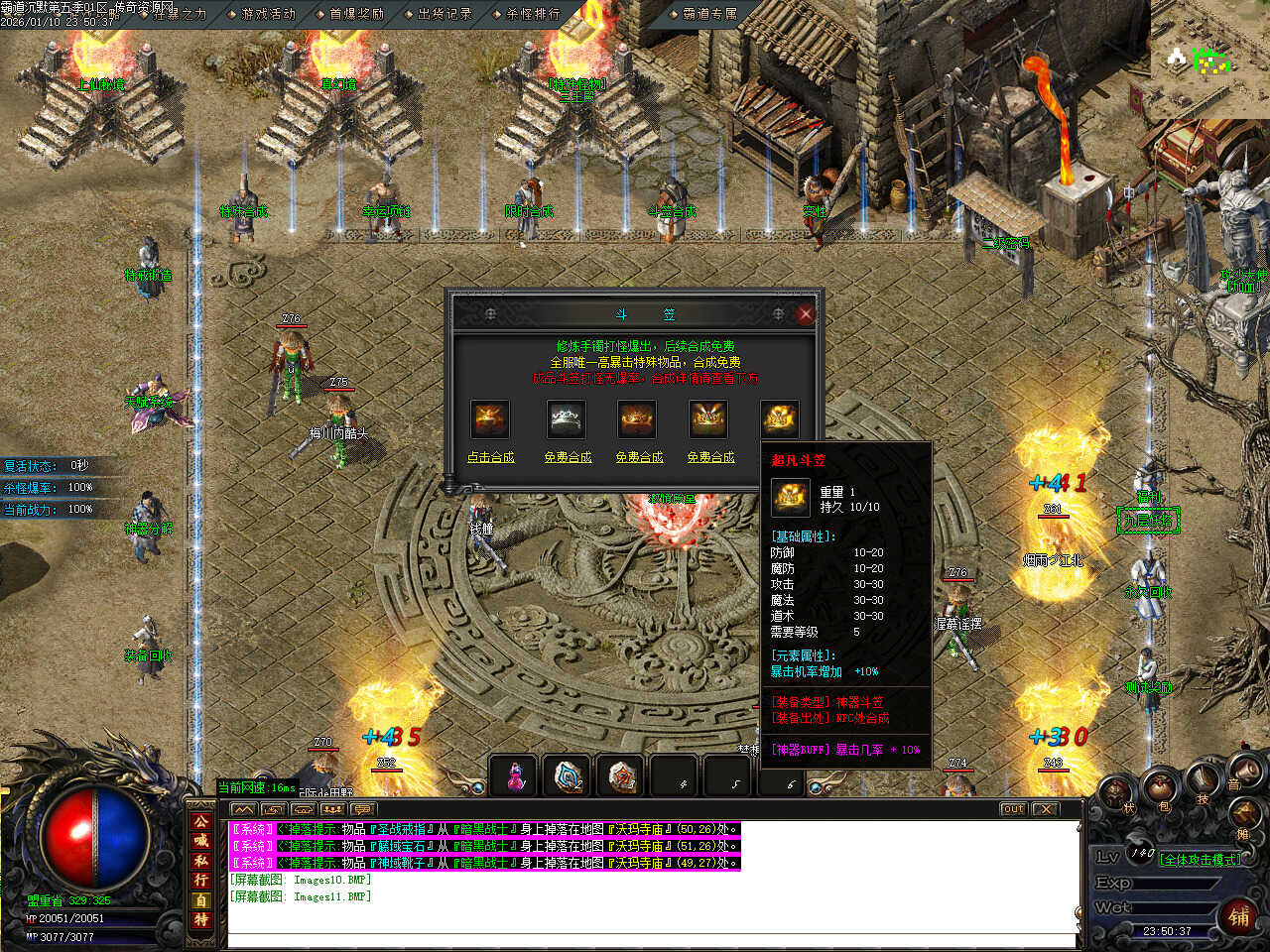
Task: Open the 霸道专属 menu
Action: pyautogui.click(x=710, y=14)
